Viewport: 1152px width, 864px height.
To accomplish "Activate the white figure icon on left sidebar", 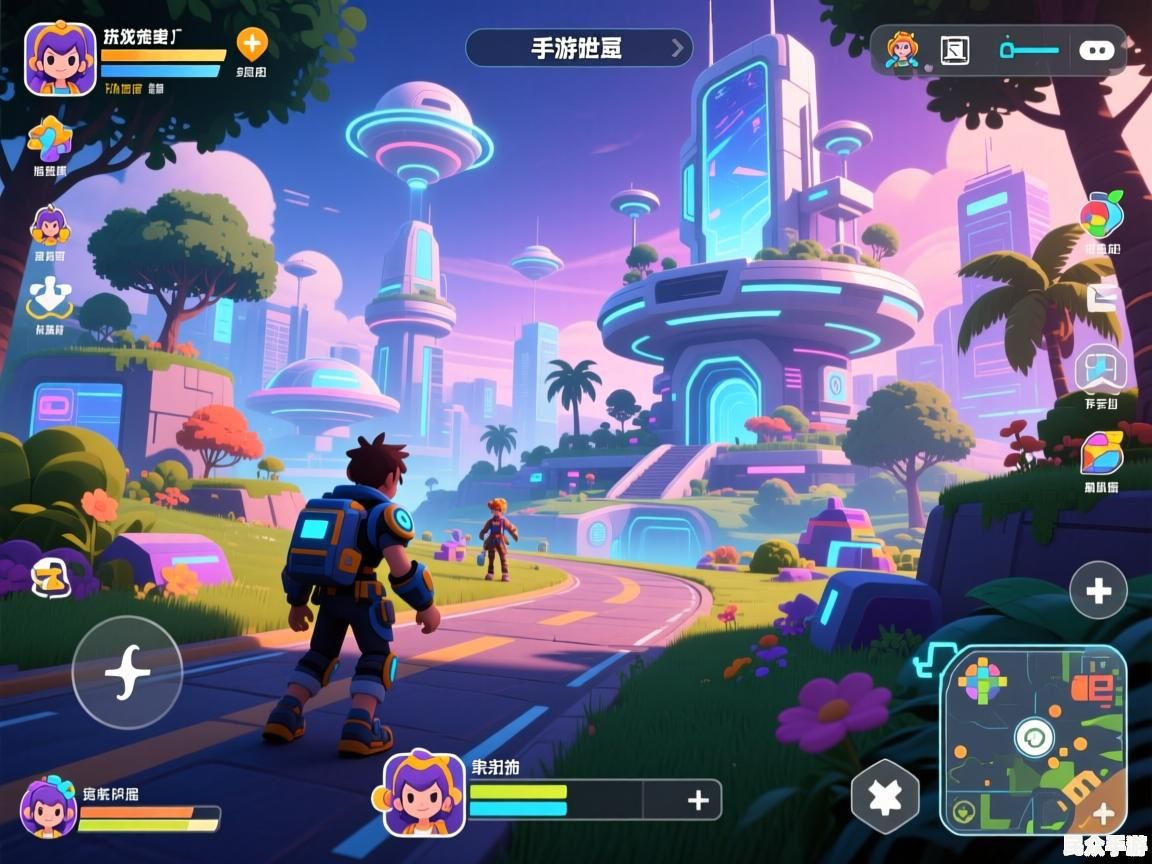I will click(x=49, y=298).
